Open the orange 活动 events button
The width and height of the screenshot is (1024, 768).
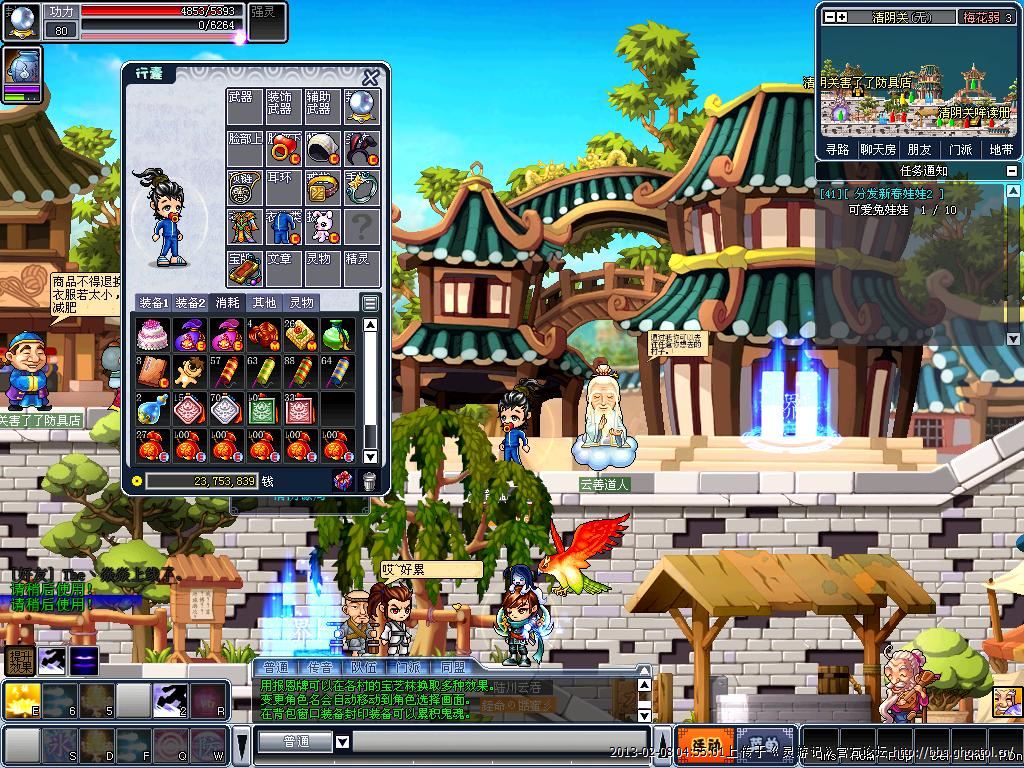pyautogui.click(x=702, y=745)
